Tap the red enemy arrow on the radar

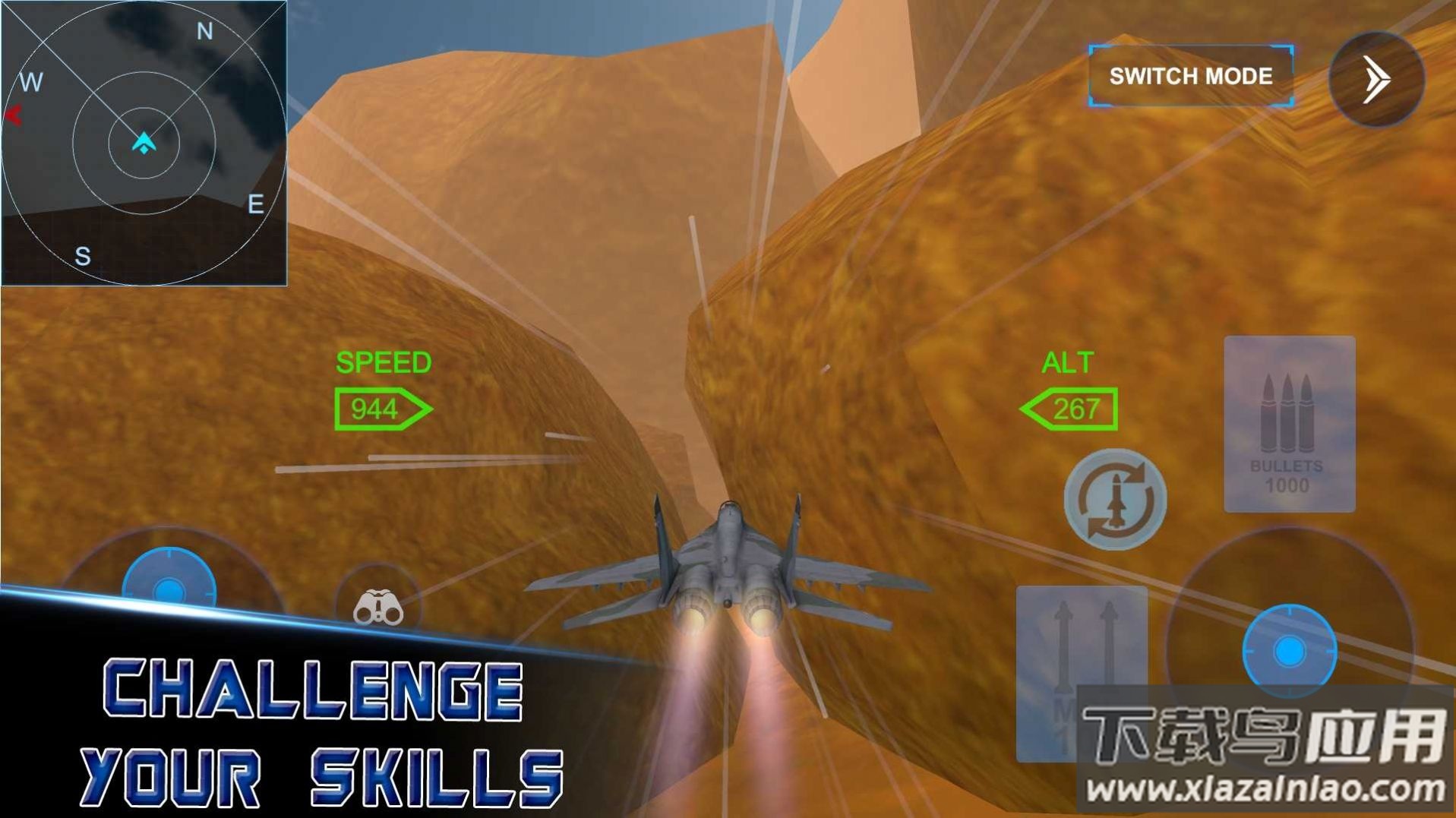(x=14, y=114)
